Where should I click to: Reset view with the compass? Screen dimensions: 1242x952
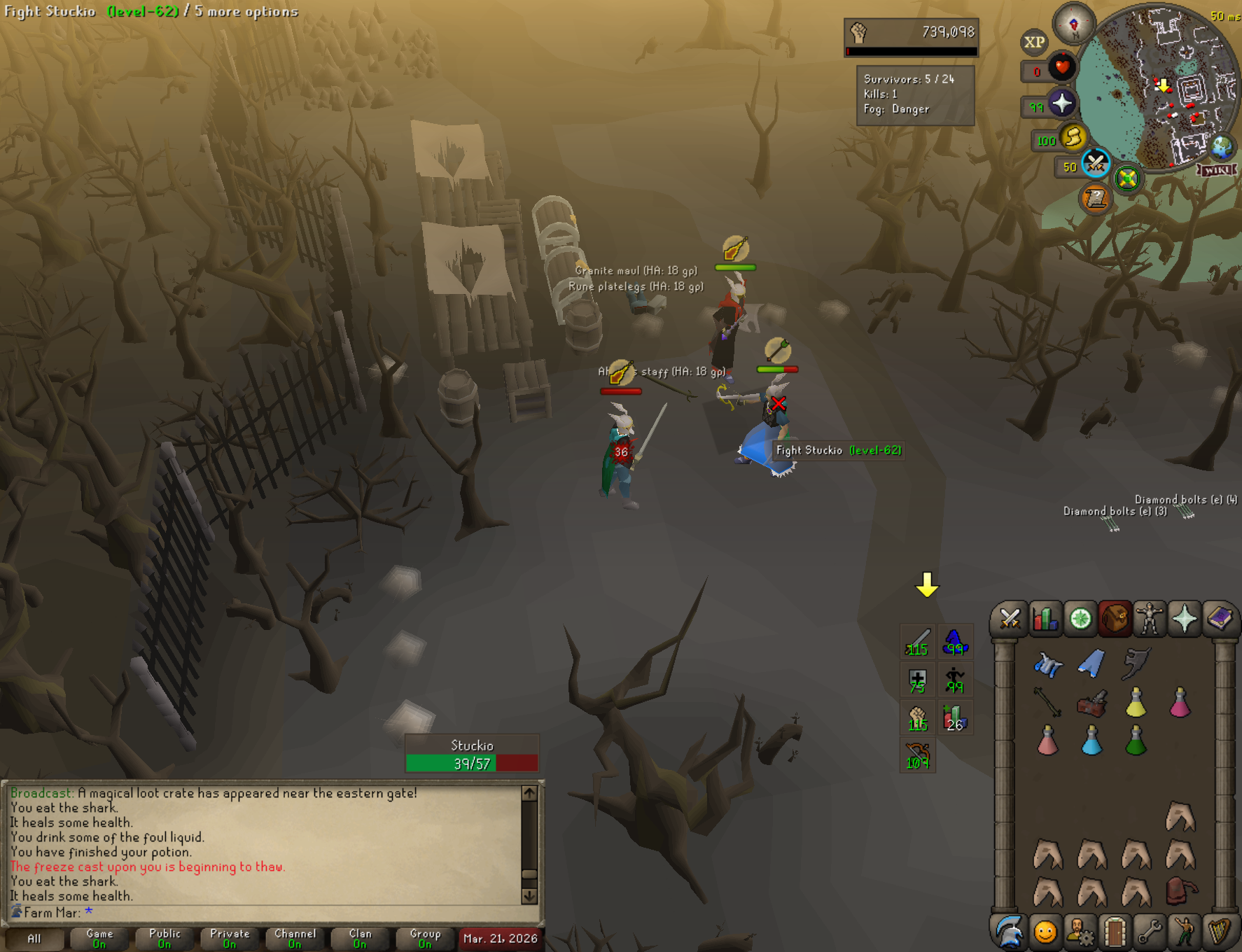(1073, 24)
